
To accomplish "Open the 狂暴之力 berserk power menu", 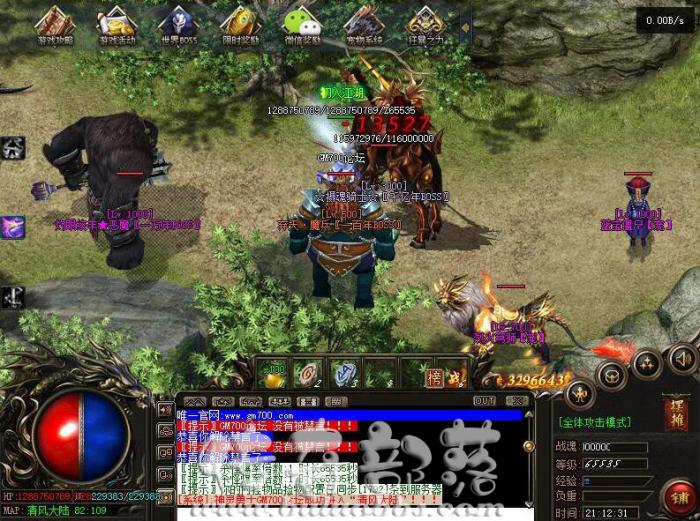I will point(425,26).
